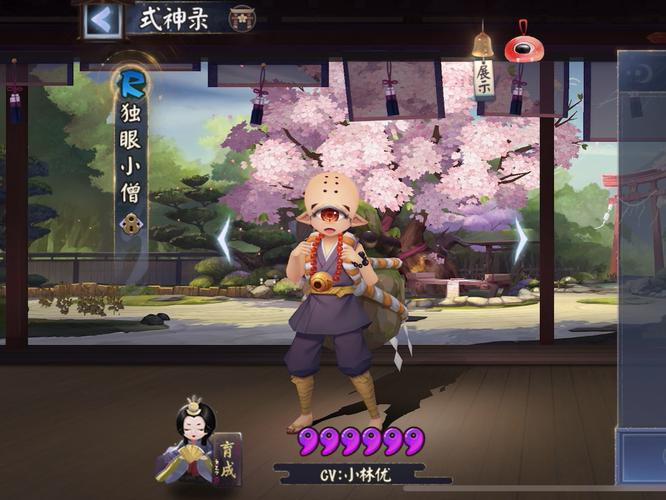Open the 育成 doll button
Screen dimensions: 666x500
pyautogui.click(x=199, y=445)
